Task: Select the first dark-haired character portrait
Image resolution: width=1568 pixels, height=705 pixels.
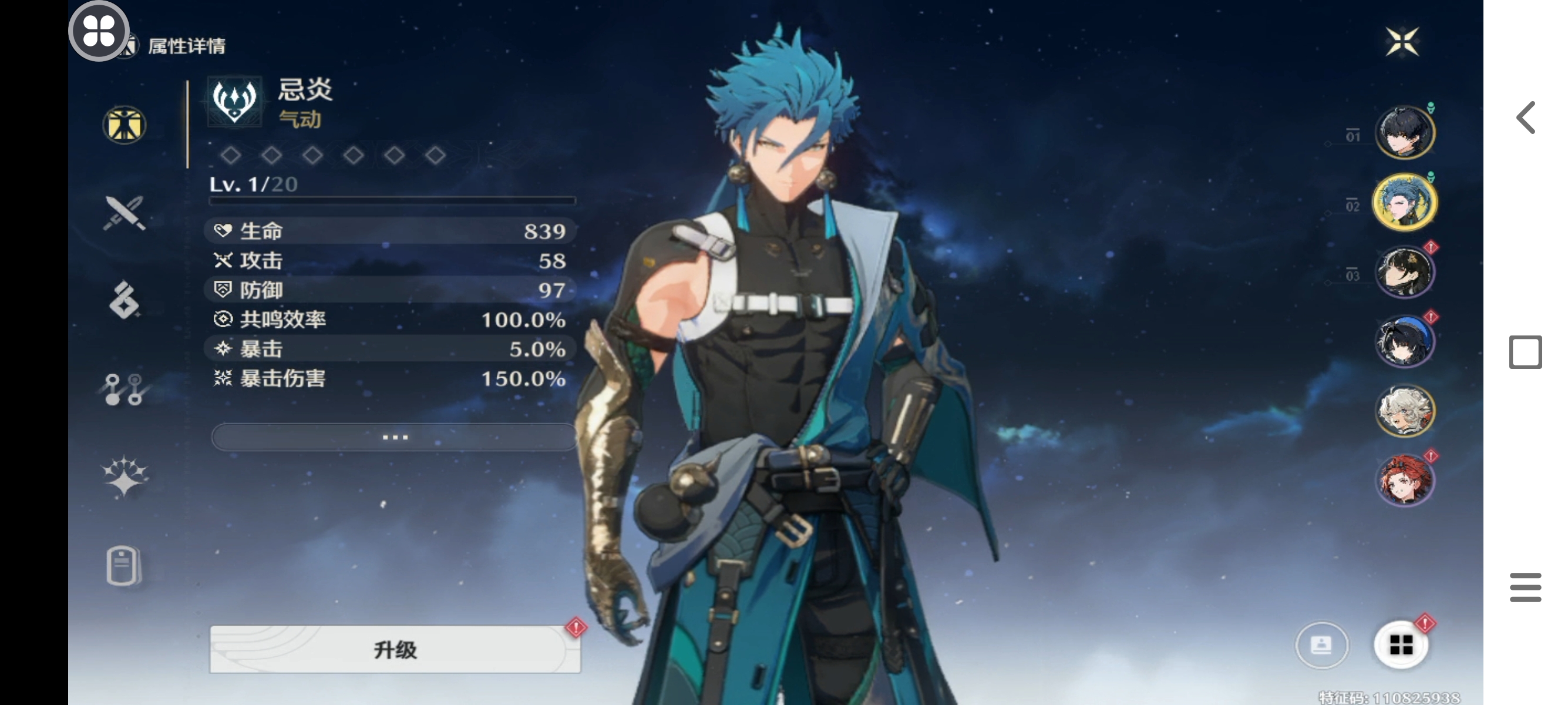Action: (x=1404, y=132)
